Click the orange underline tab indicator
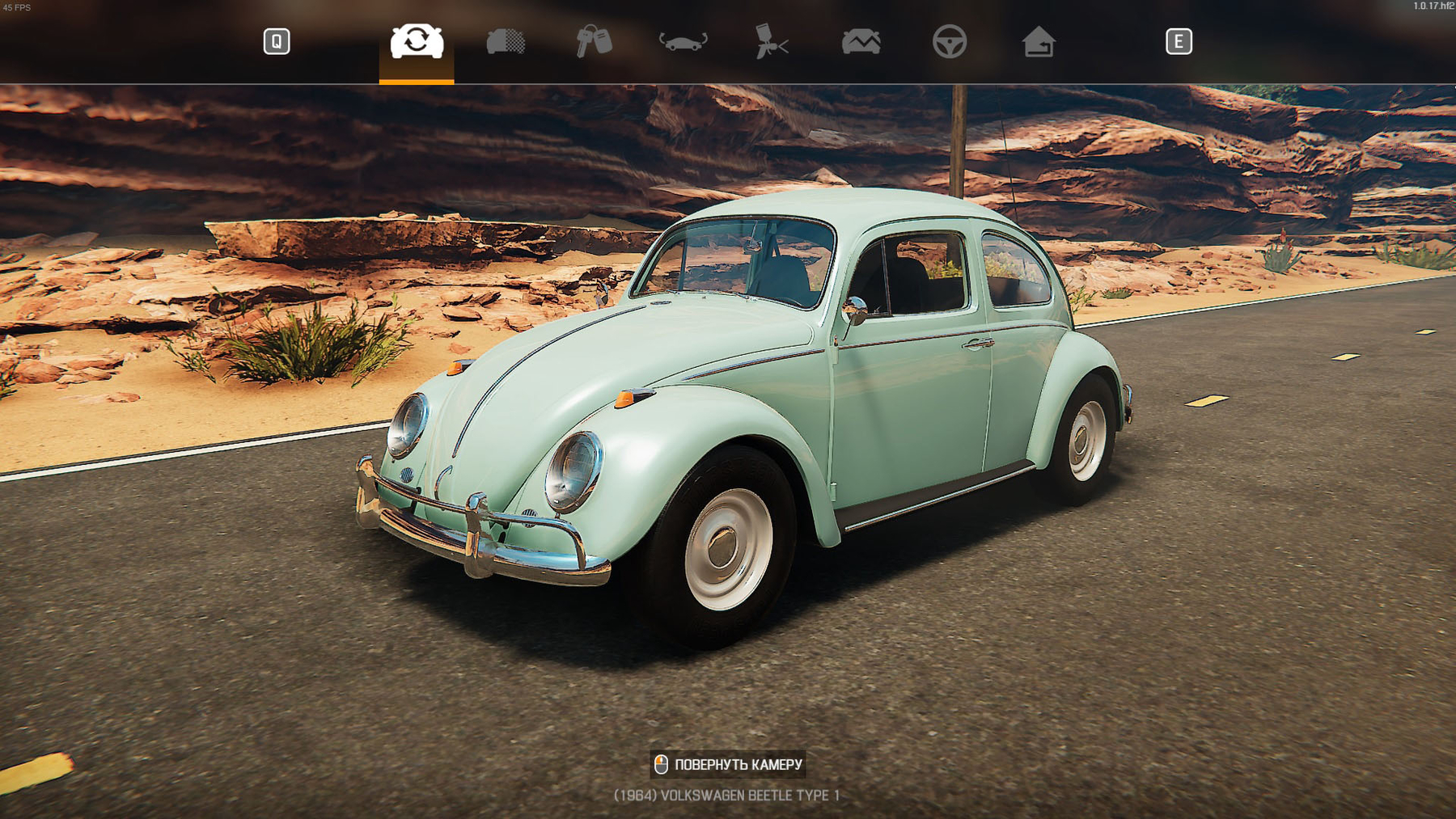This screenshot has height=819, width=1456. coord(417,80)
